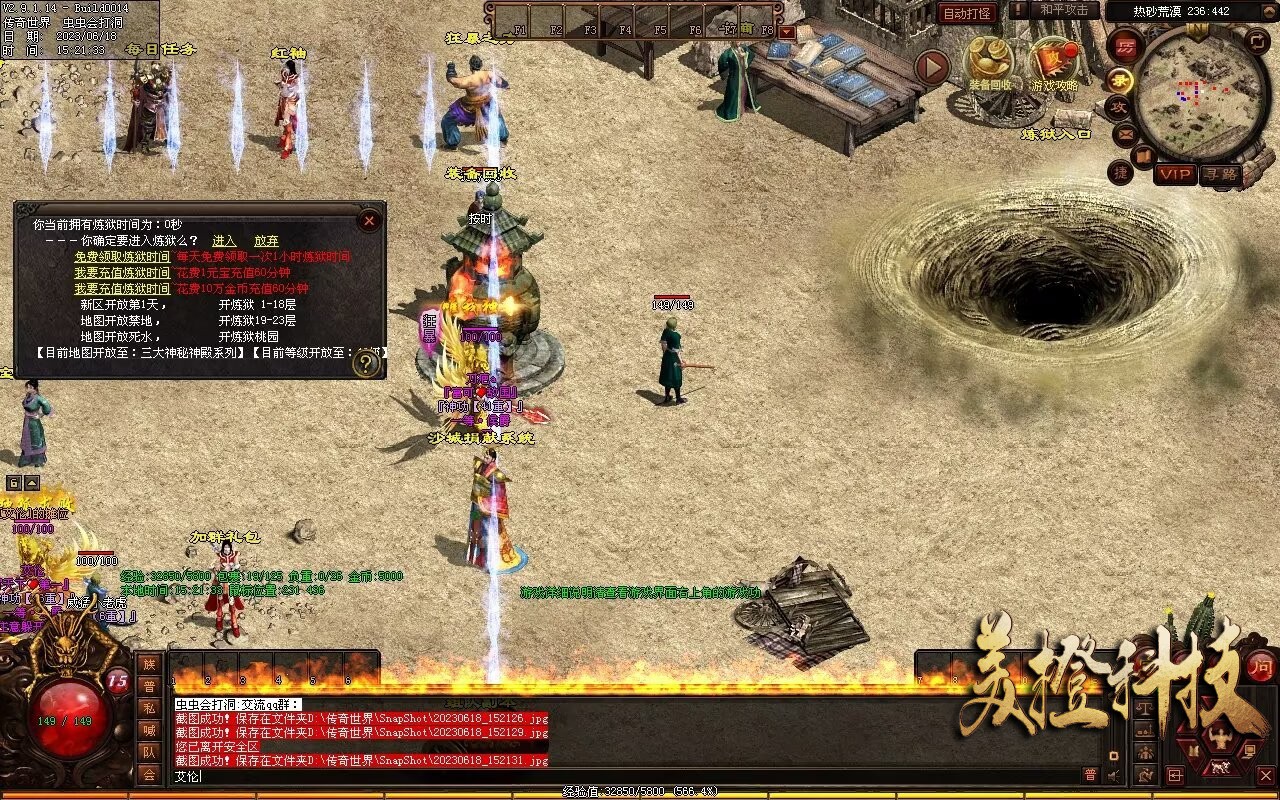Choose 进入 to enter purgatory
Viewport: 1280px width, 800px height.
click(224, 241)
